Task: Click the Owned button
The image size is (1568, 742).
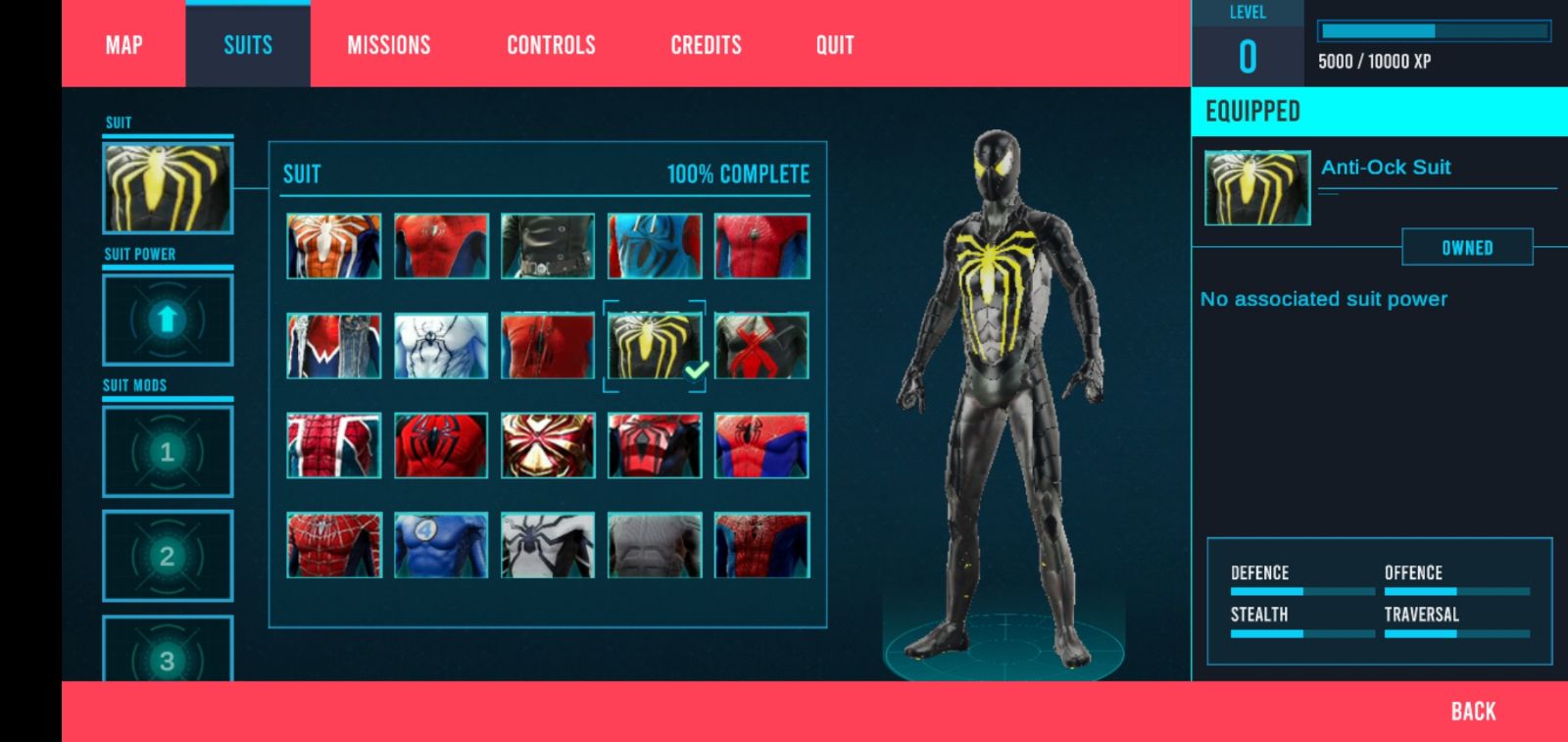Action: tap(1467, 248)
